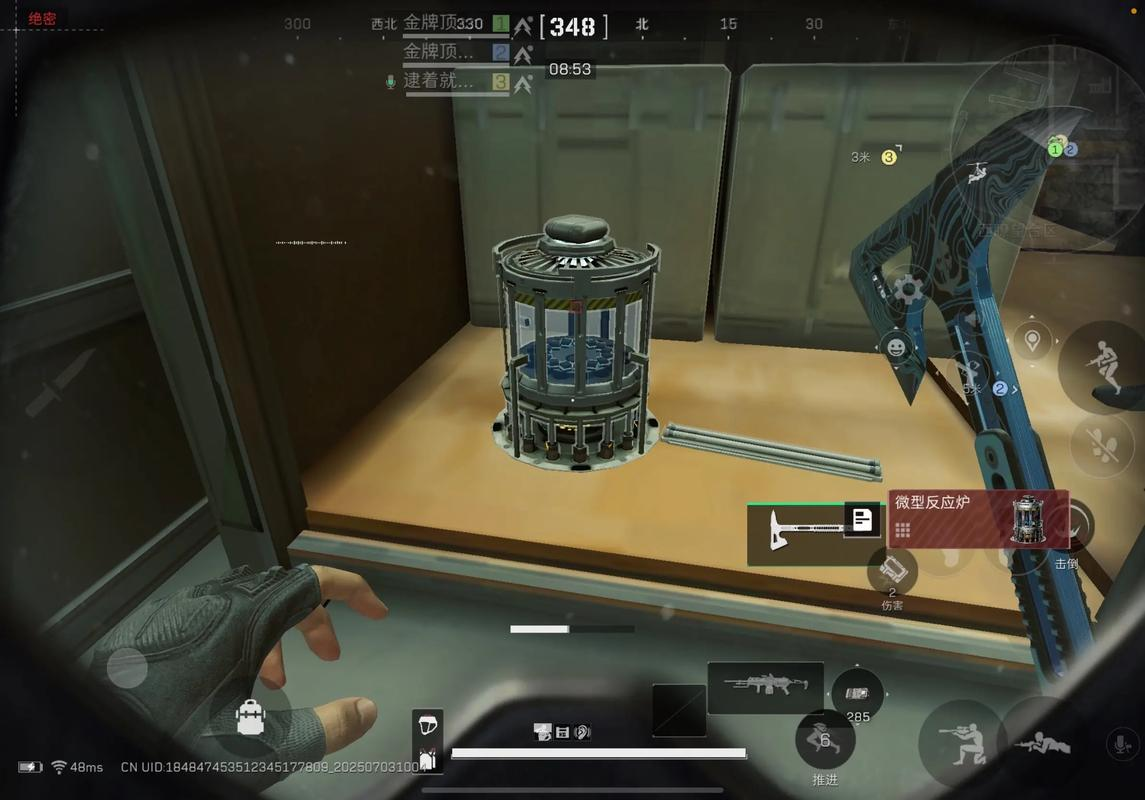
Task: Open the smiley emote wheel
Action: tap(896, 348)
